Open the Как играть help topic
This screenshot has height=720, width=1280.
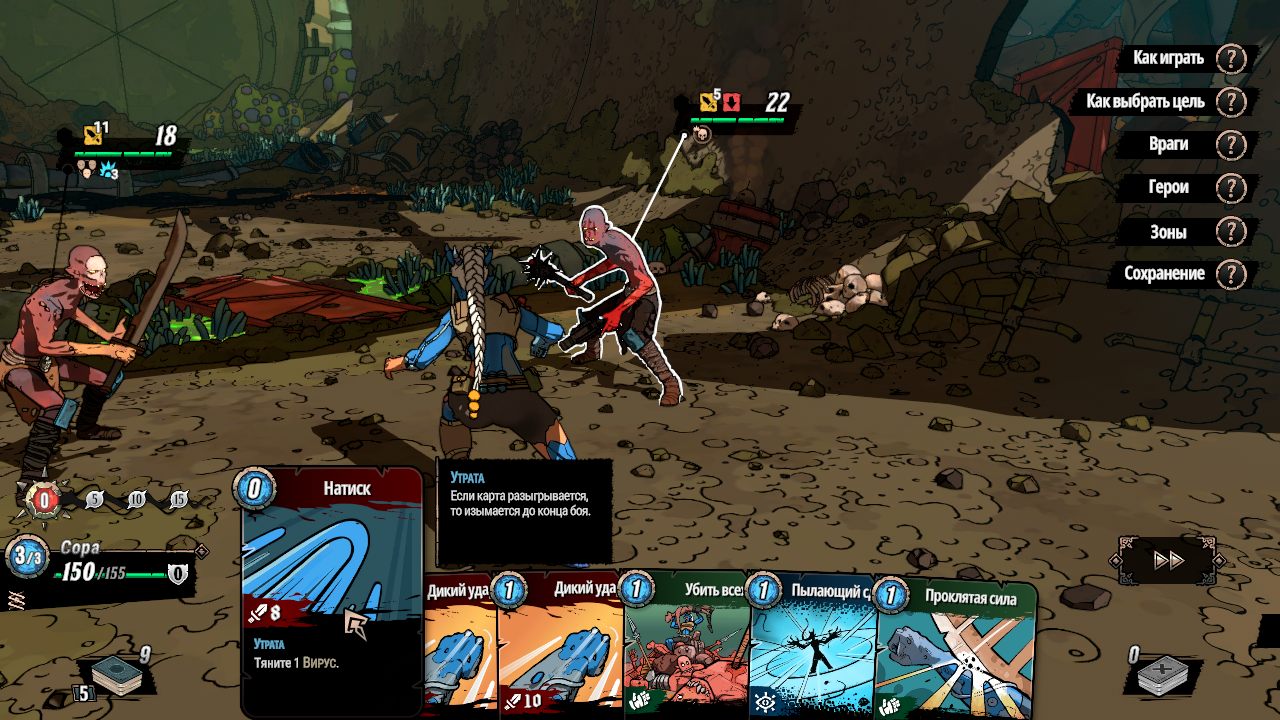[1168, 58]
